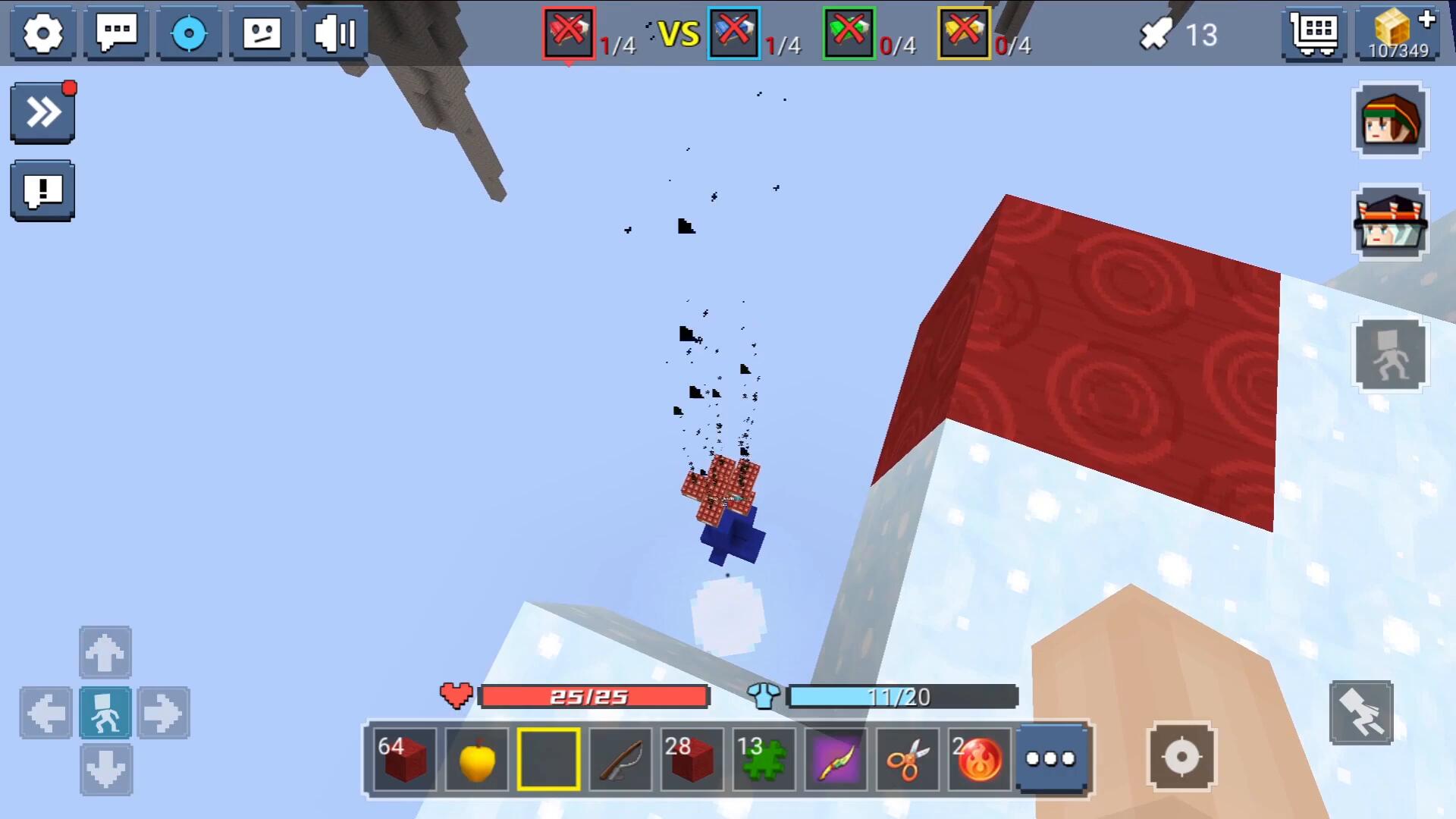Select the purple bow hotbar slot
Image resolution: width=1456 pixels, height=819 pixels.
[x=836, y=759]
